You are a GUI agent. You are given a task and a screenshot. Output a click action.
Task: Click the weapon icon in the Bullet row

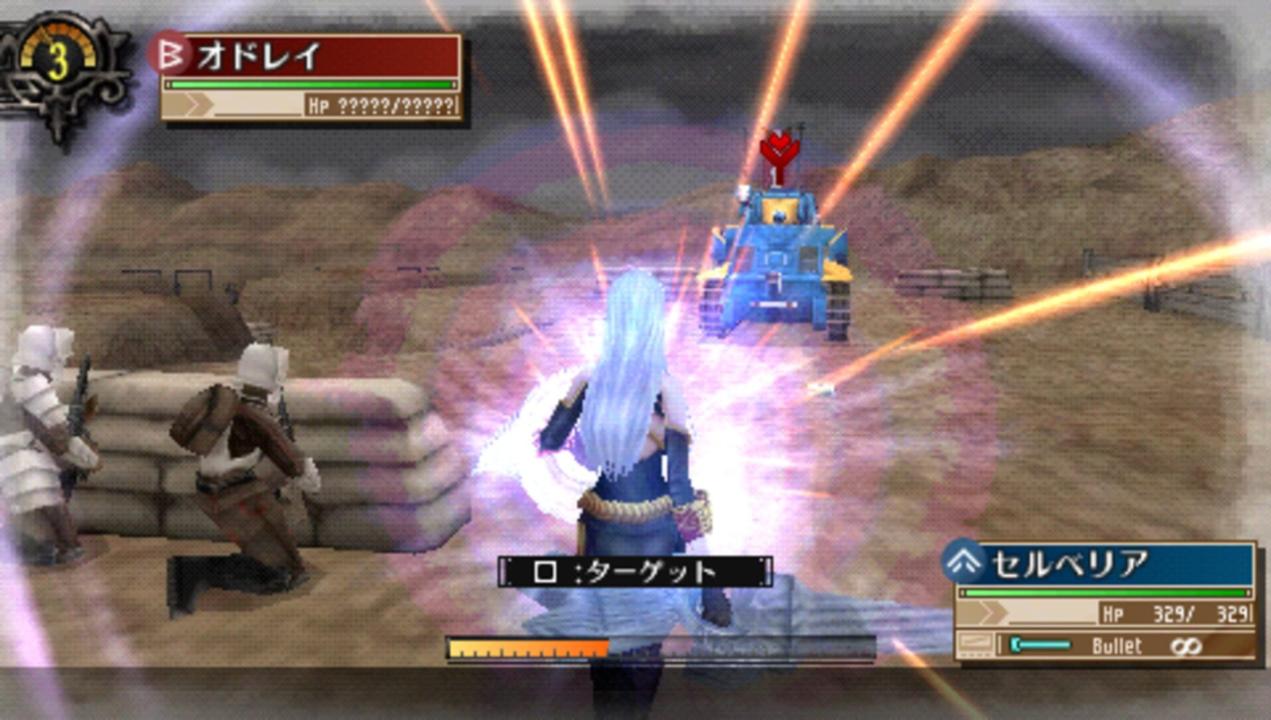(x=974, y=645)
